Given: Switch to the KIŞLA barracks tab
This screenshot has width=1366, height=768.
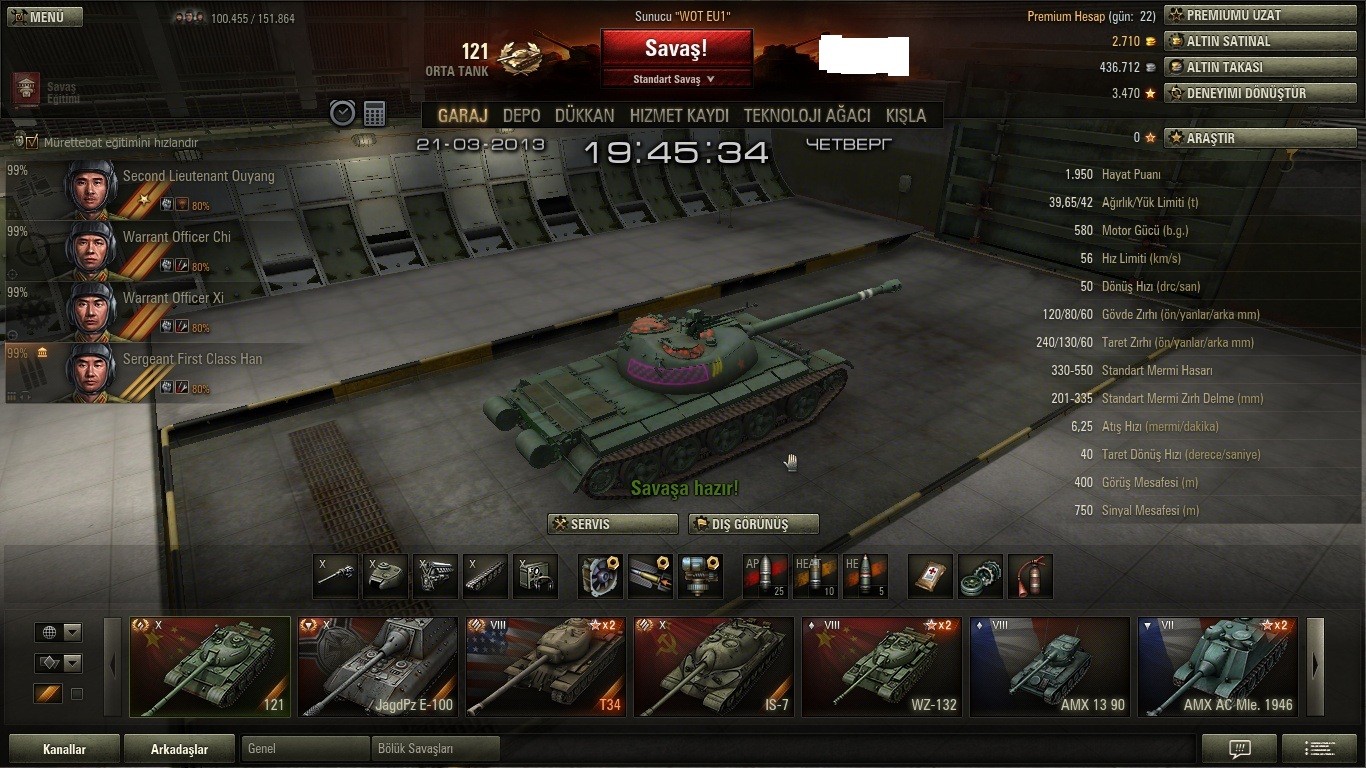Looking at the screenshot, I should coord(906,116).
